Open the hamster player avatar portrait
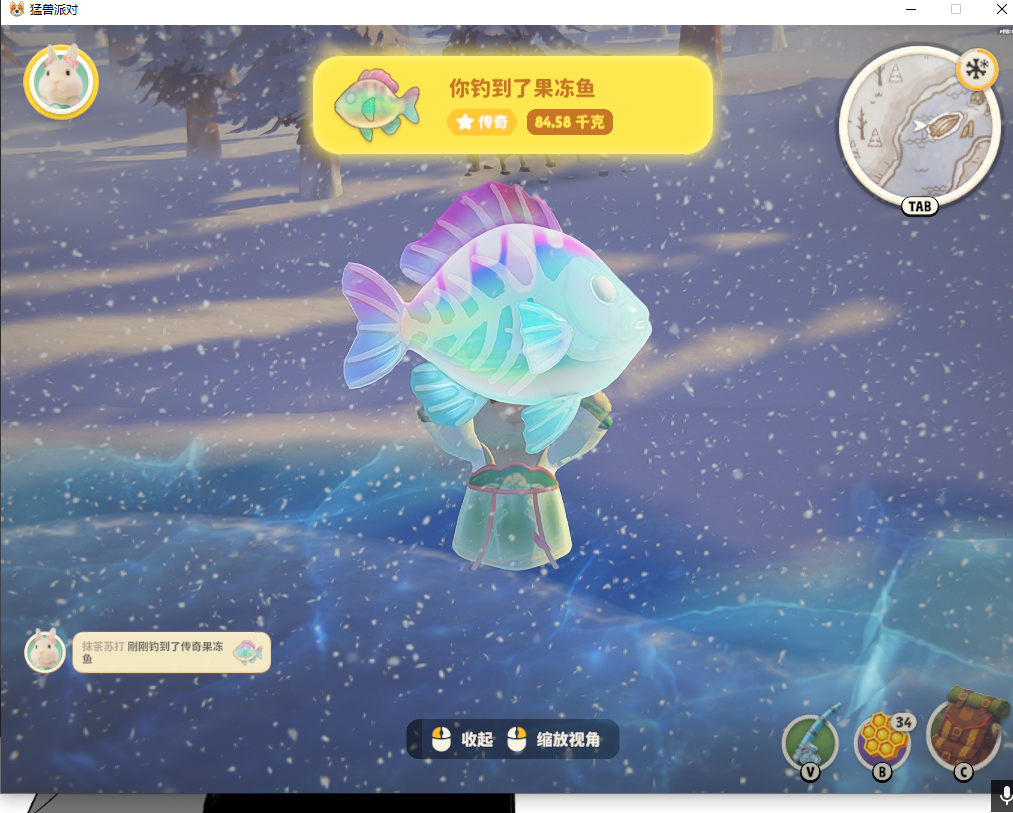Viewport: 1013px width, 813px height. pyautogui.click(x=61, y=82)
